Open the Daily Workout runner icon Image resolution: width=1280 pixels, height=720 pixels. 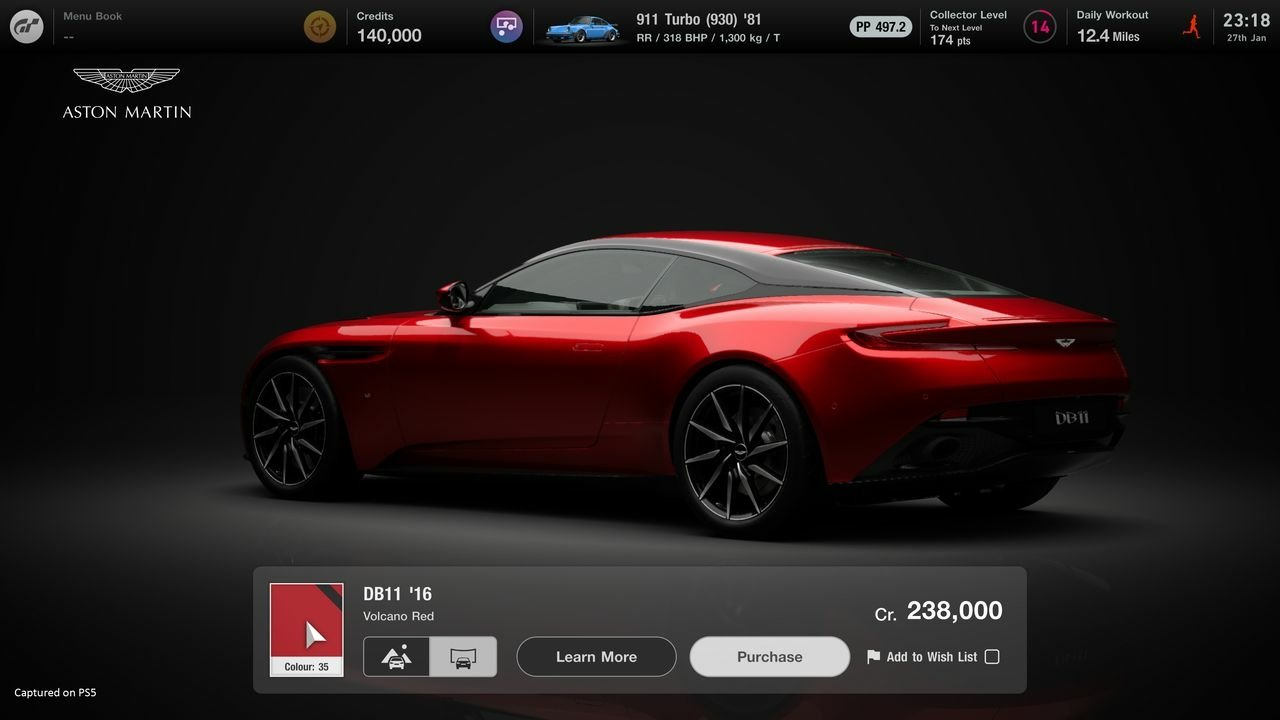pos(1192,25)
